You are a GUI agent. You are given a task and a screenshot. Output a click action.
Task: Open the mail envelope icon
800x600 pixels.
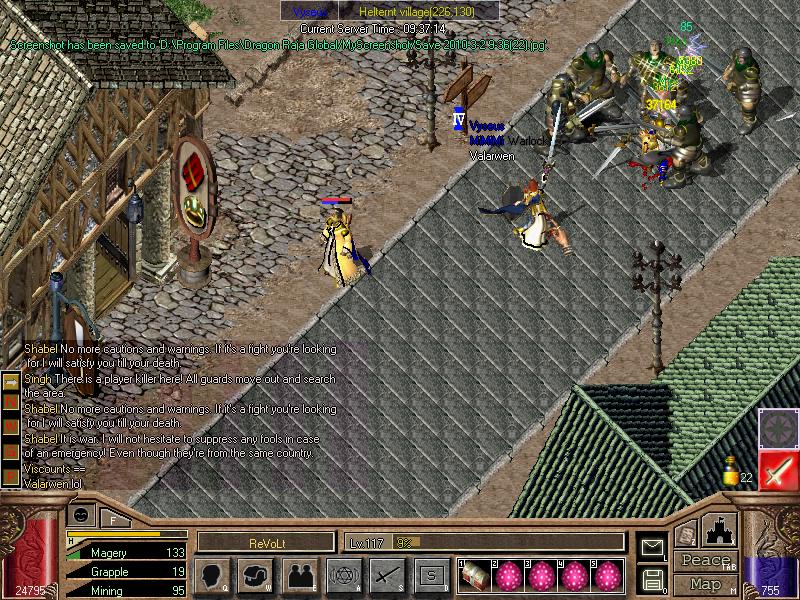coord(652,547)
